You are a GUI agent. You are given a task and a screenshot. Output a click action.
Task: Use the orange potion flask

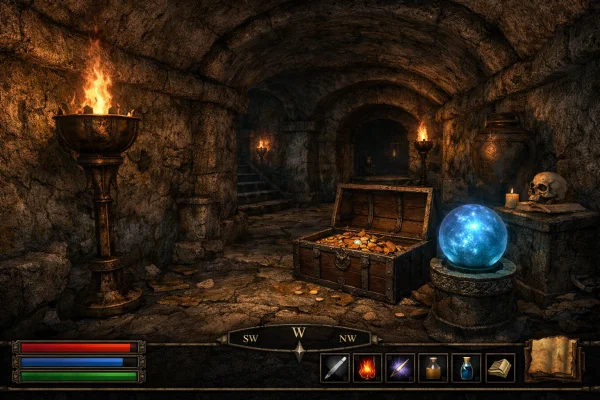pos(433,367)
